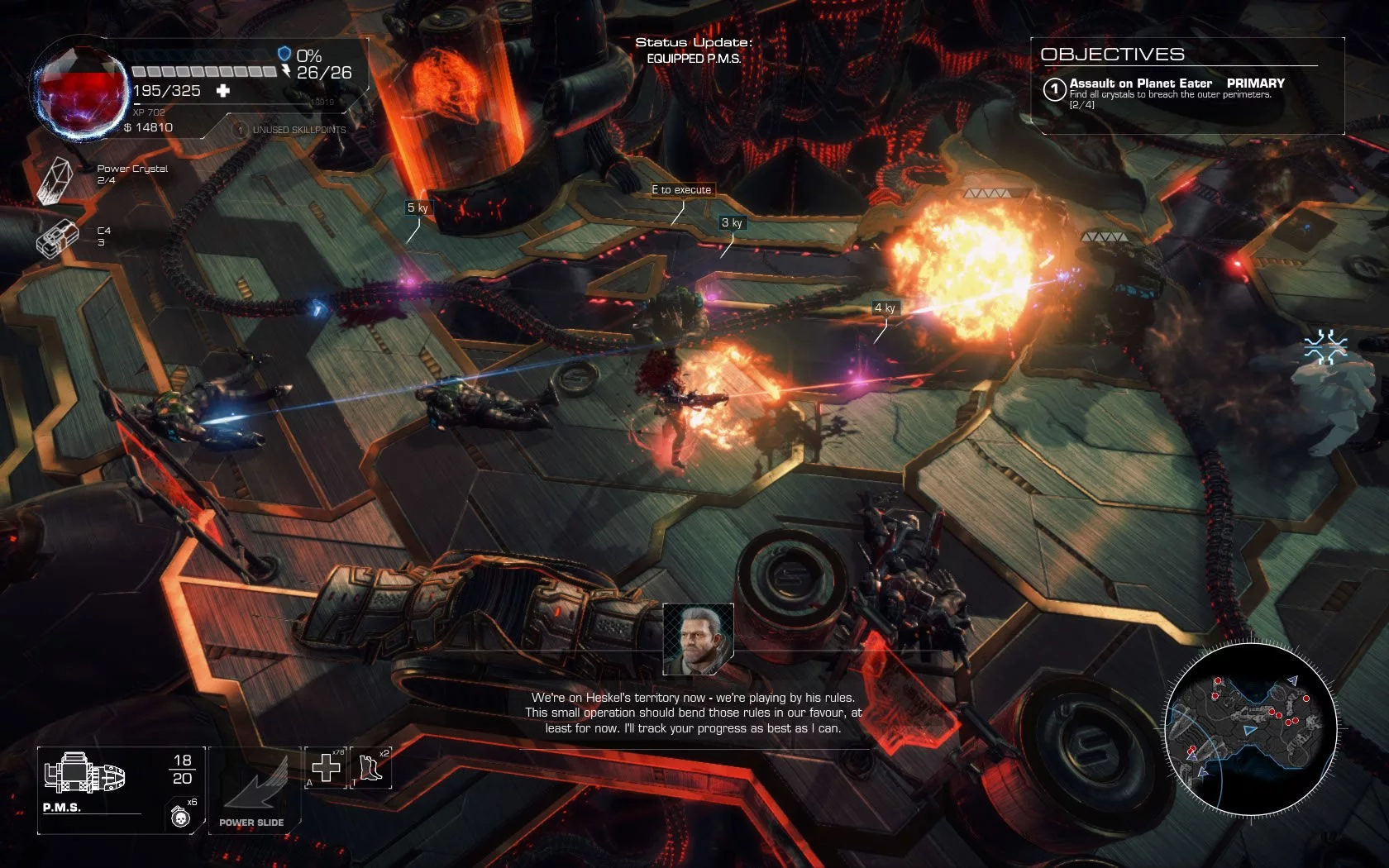Screen dimensions: 1389x868
Task: Select the Assault on Planet Eater objective
Action: (1140, 83)
